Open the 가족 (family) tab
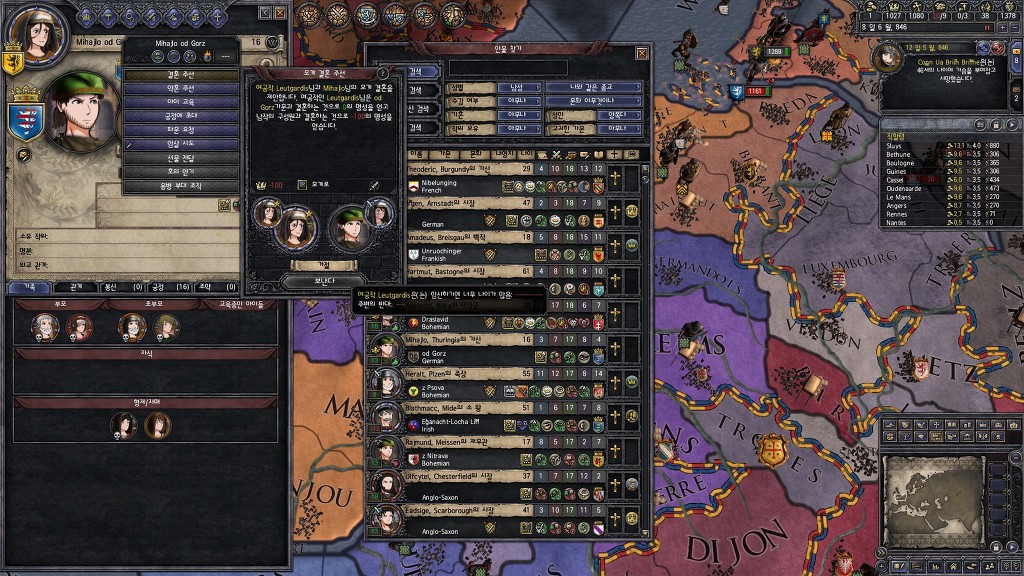Screen dimensions: 1024x576 point(29,286)
